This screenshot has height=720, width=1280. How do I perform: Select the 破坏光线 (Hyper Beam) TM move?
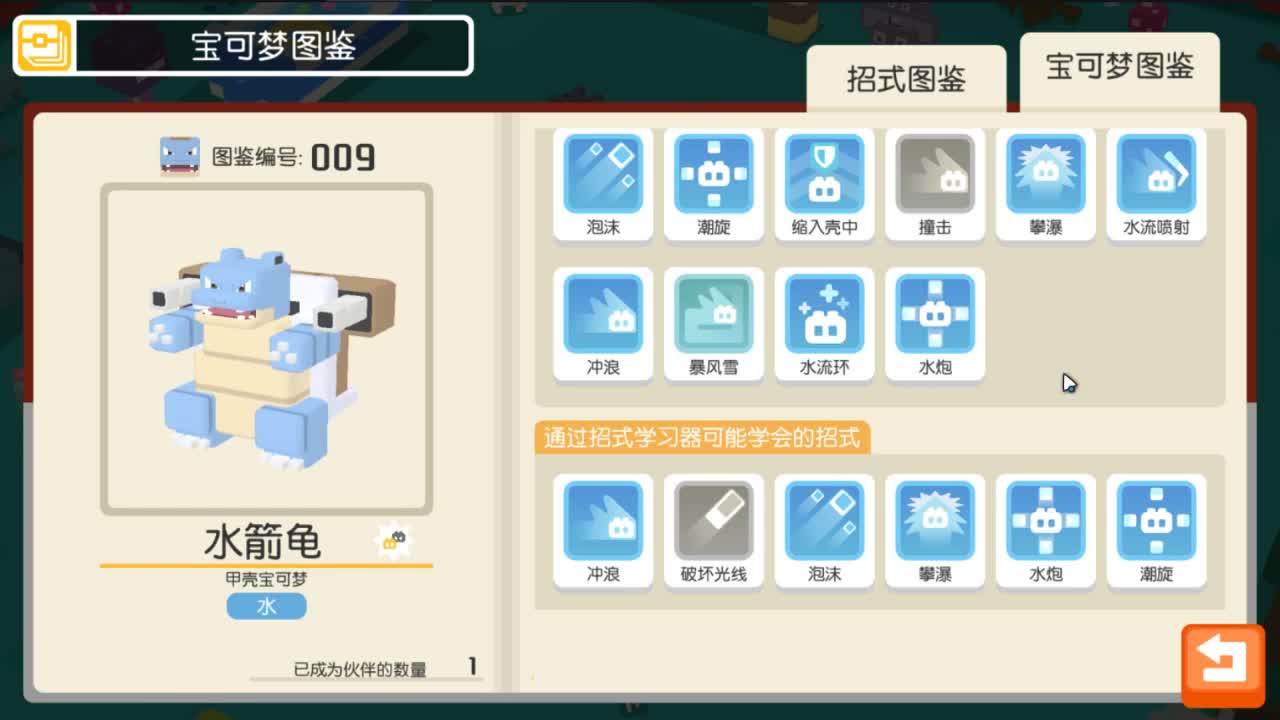[x=714, y=520]
